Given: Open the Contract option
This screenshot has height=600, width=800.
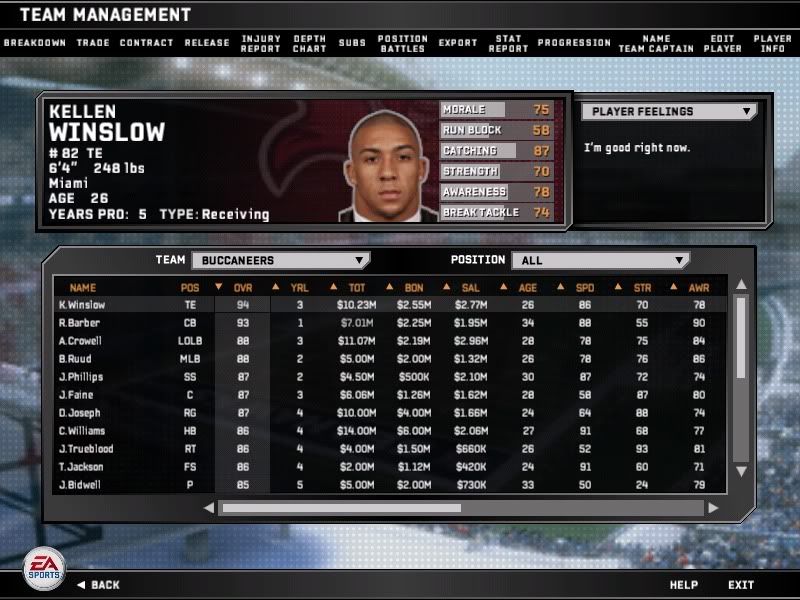Looking at the screenshot, I should click(147, 43).
